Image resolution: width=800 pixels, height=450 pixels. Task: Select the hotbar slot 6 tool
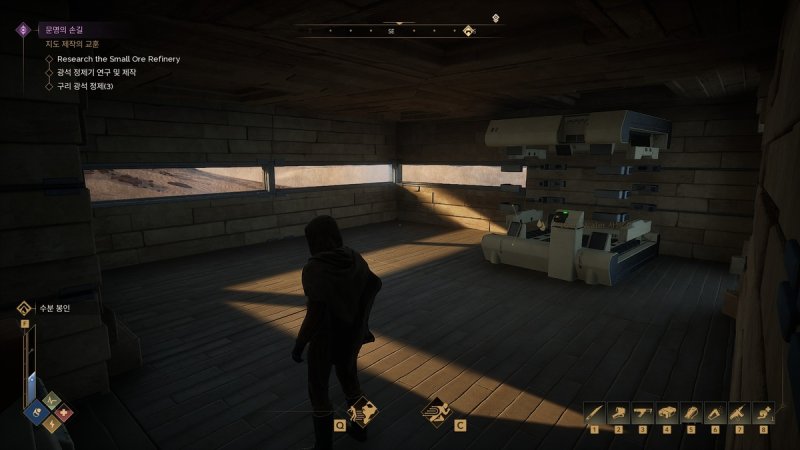click(714, 412)
